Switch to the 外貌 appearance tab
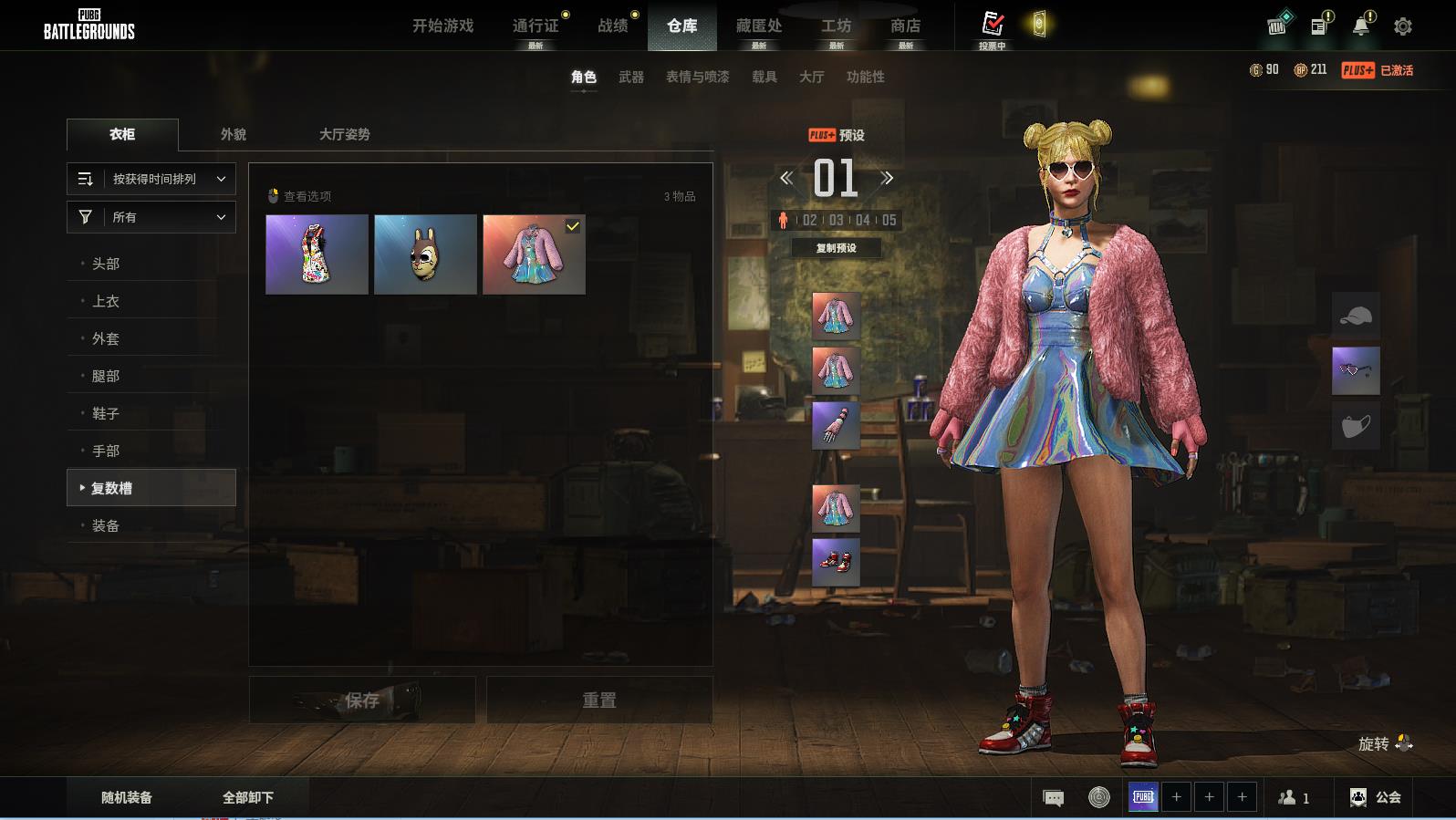The width and height of the screenshot is (1456, 820). click(234, 134)
